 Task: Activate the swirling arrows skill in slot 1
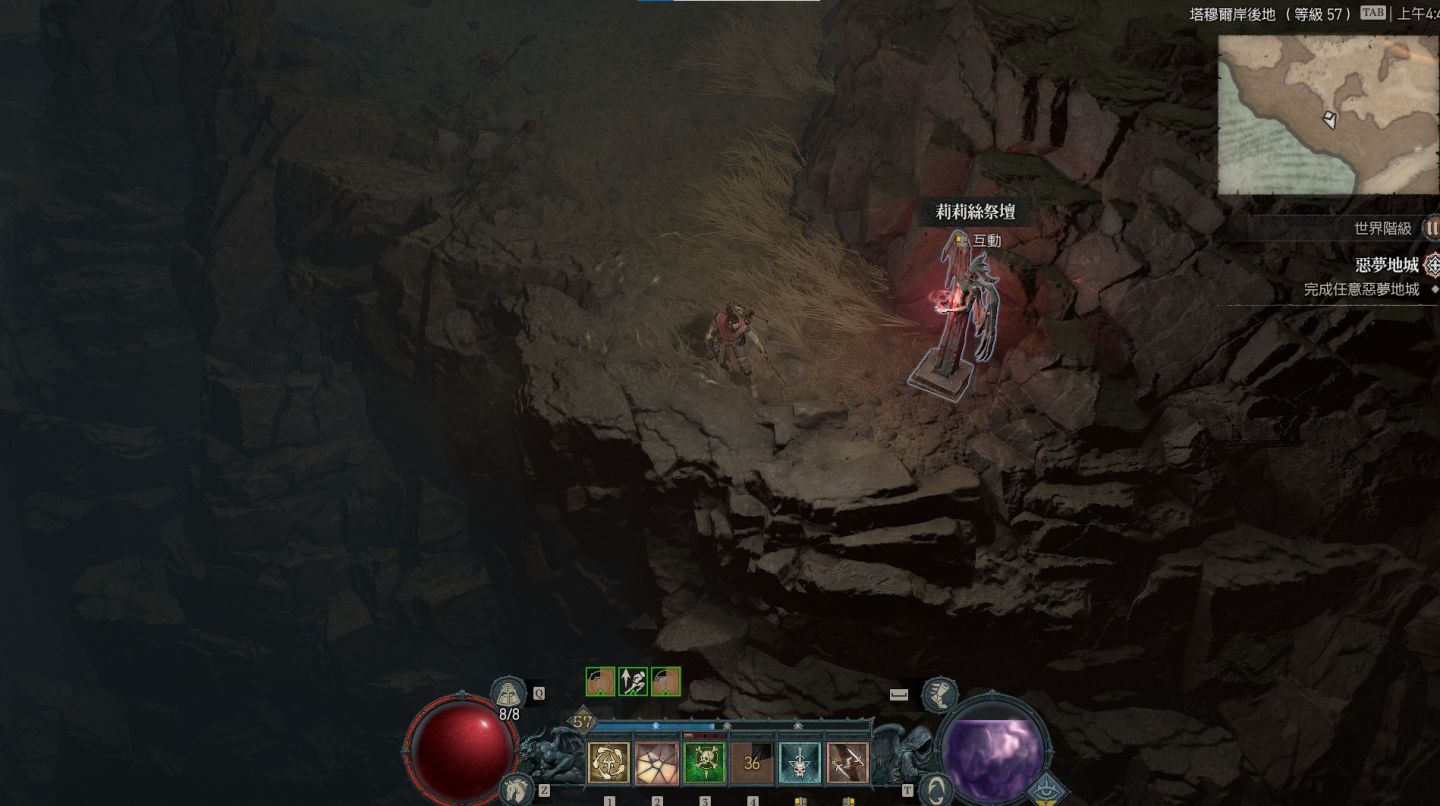(x=608, y=763)
